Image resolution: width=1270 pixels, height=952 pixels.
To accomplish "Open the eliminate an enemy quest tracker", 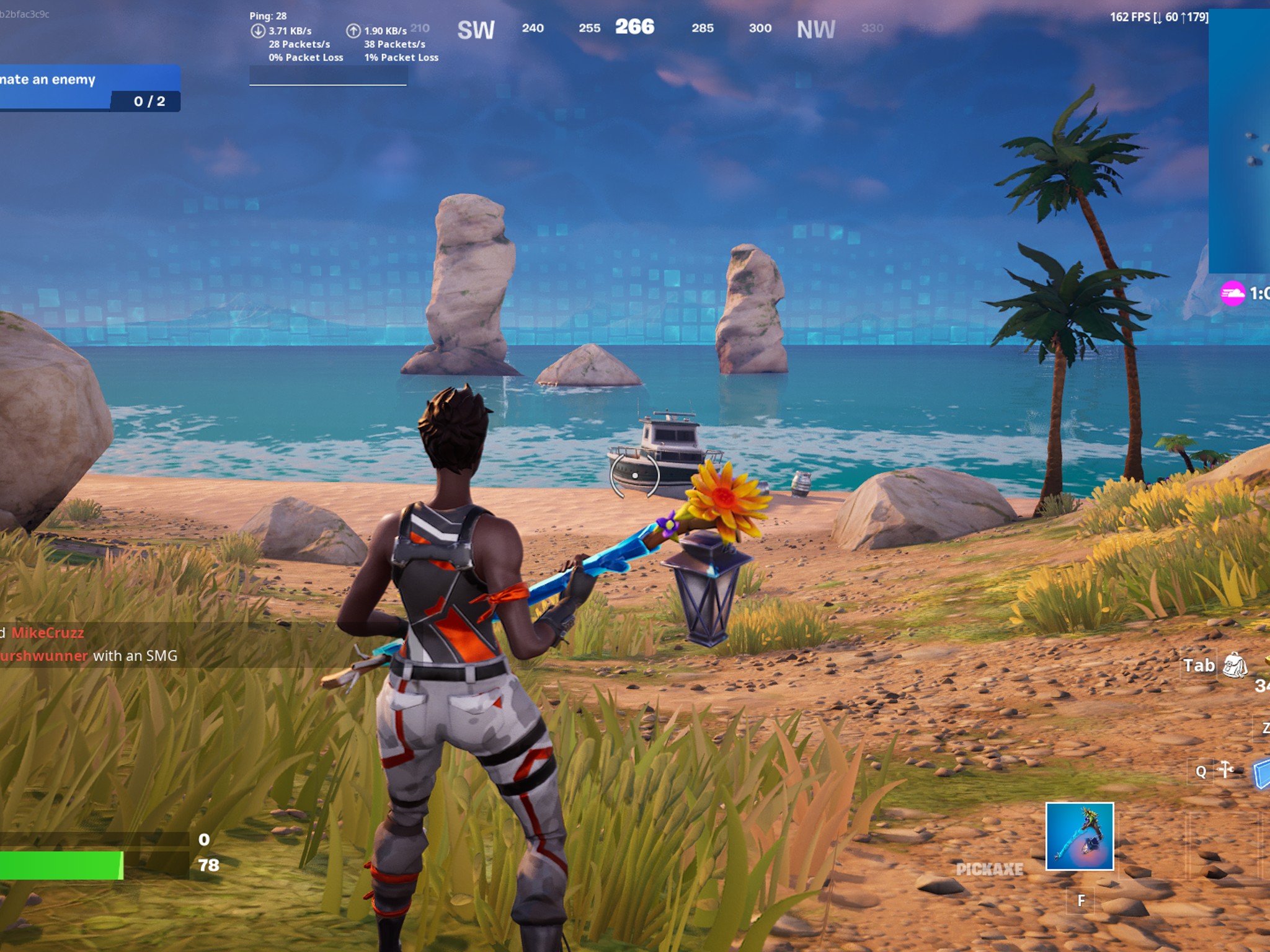I will click(x=89, y=88).
